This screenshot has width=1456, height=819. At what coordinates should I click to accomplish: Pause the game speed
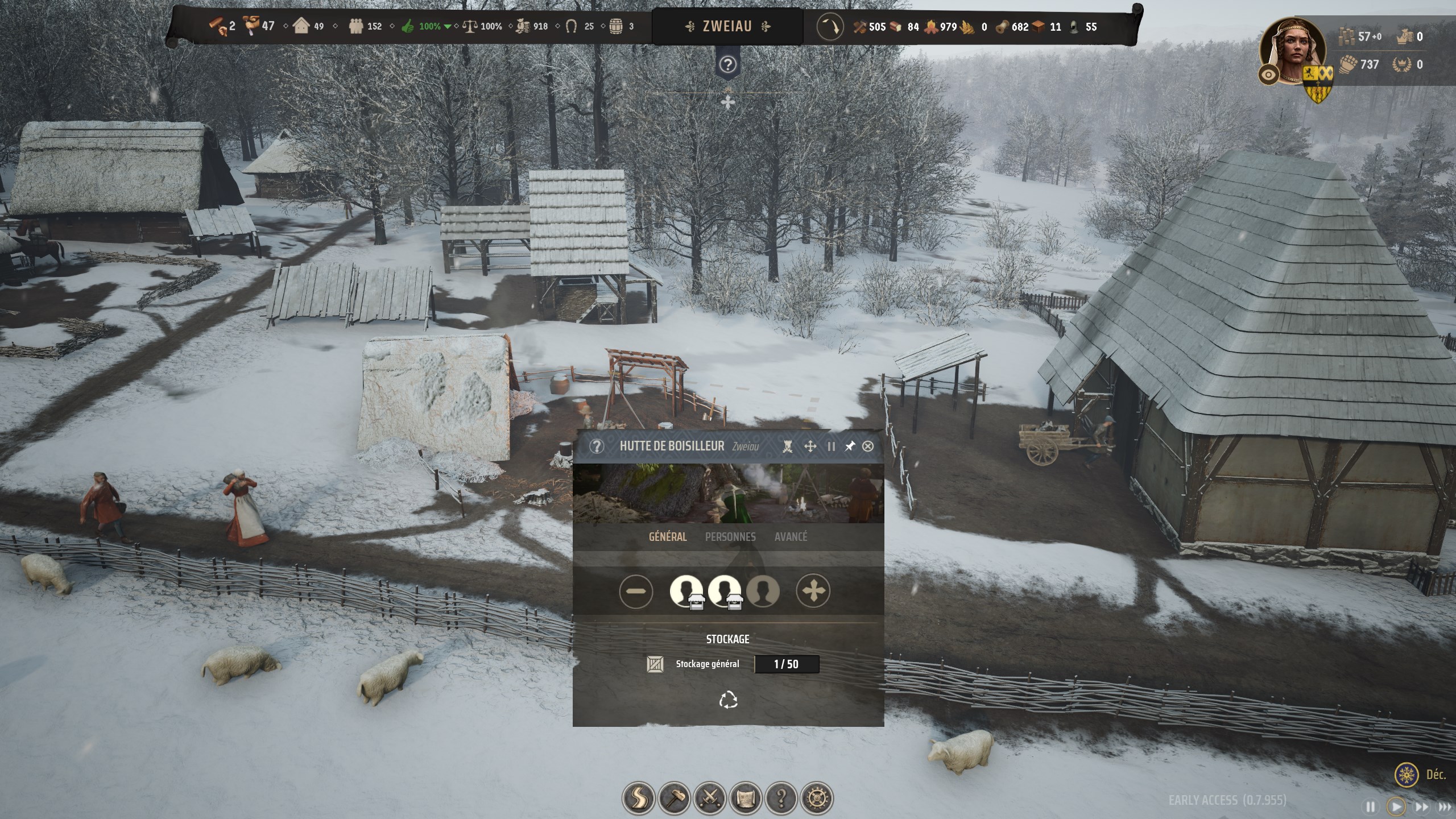(x=1371, y=806)
